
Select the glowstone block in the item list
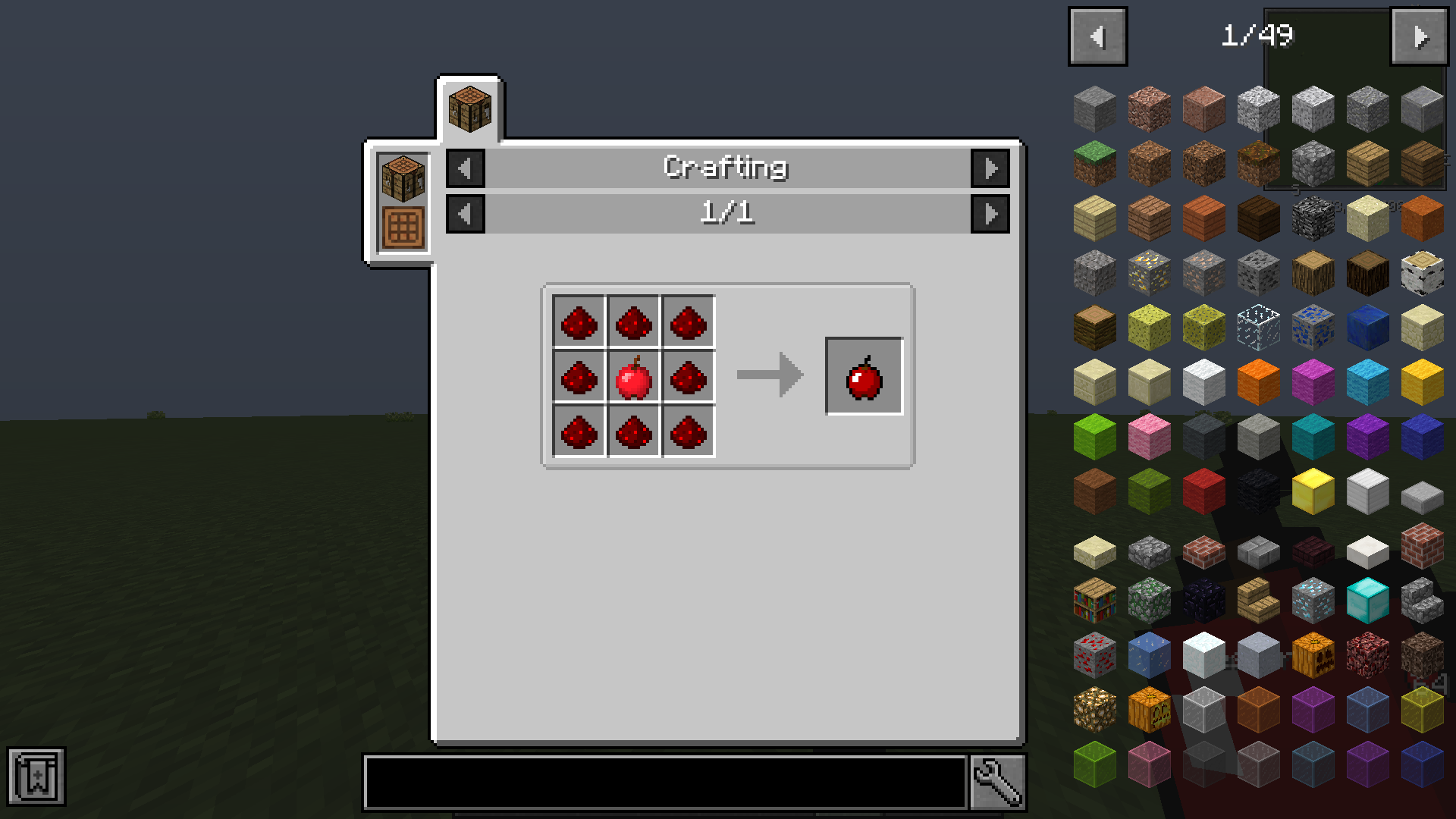(x=1094, y=709)
